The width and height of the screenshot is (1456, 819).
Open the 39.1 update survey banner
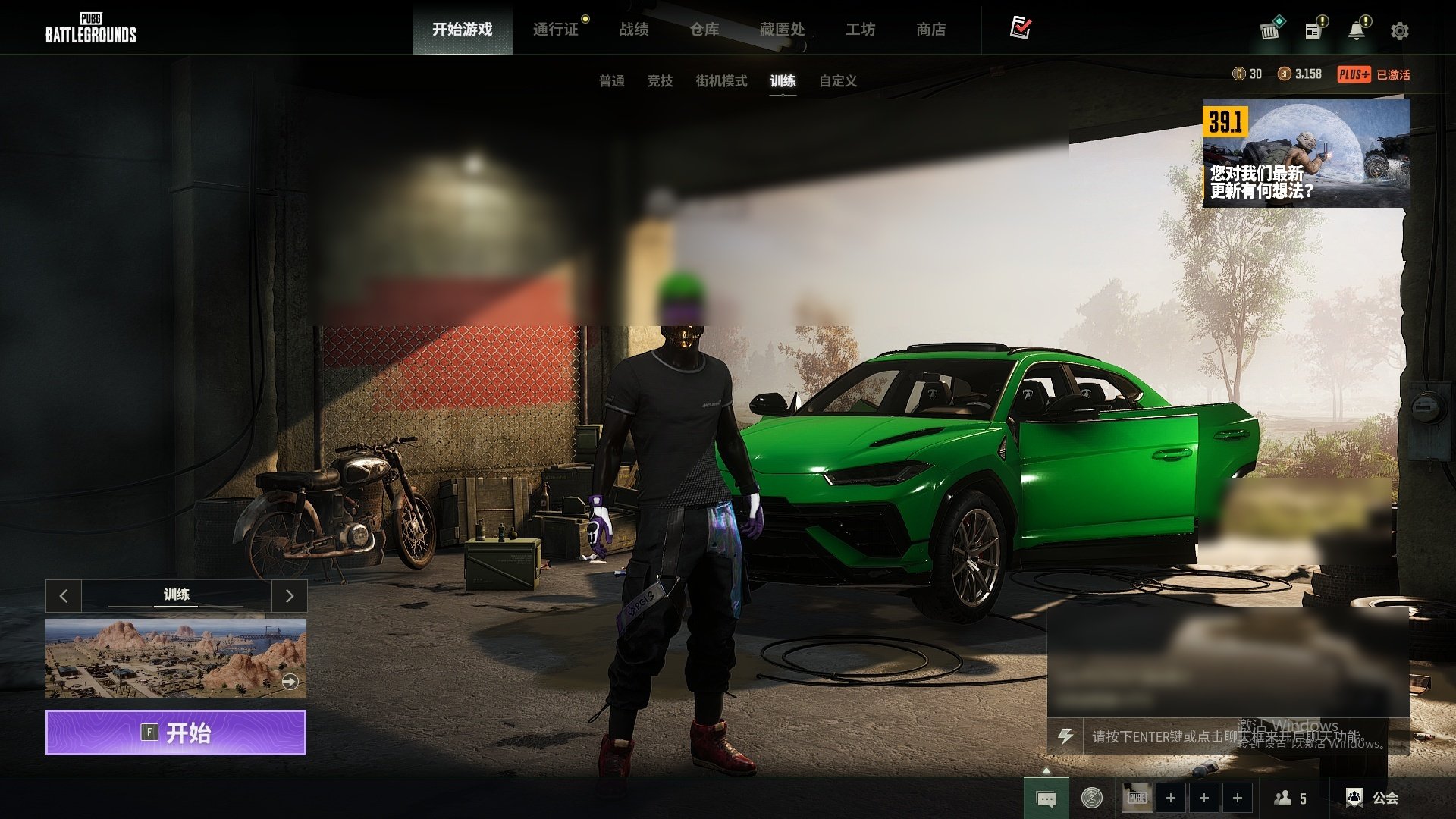point(1306,153)
